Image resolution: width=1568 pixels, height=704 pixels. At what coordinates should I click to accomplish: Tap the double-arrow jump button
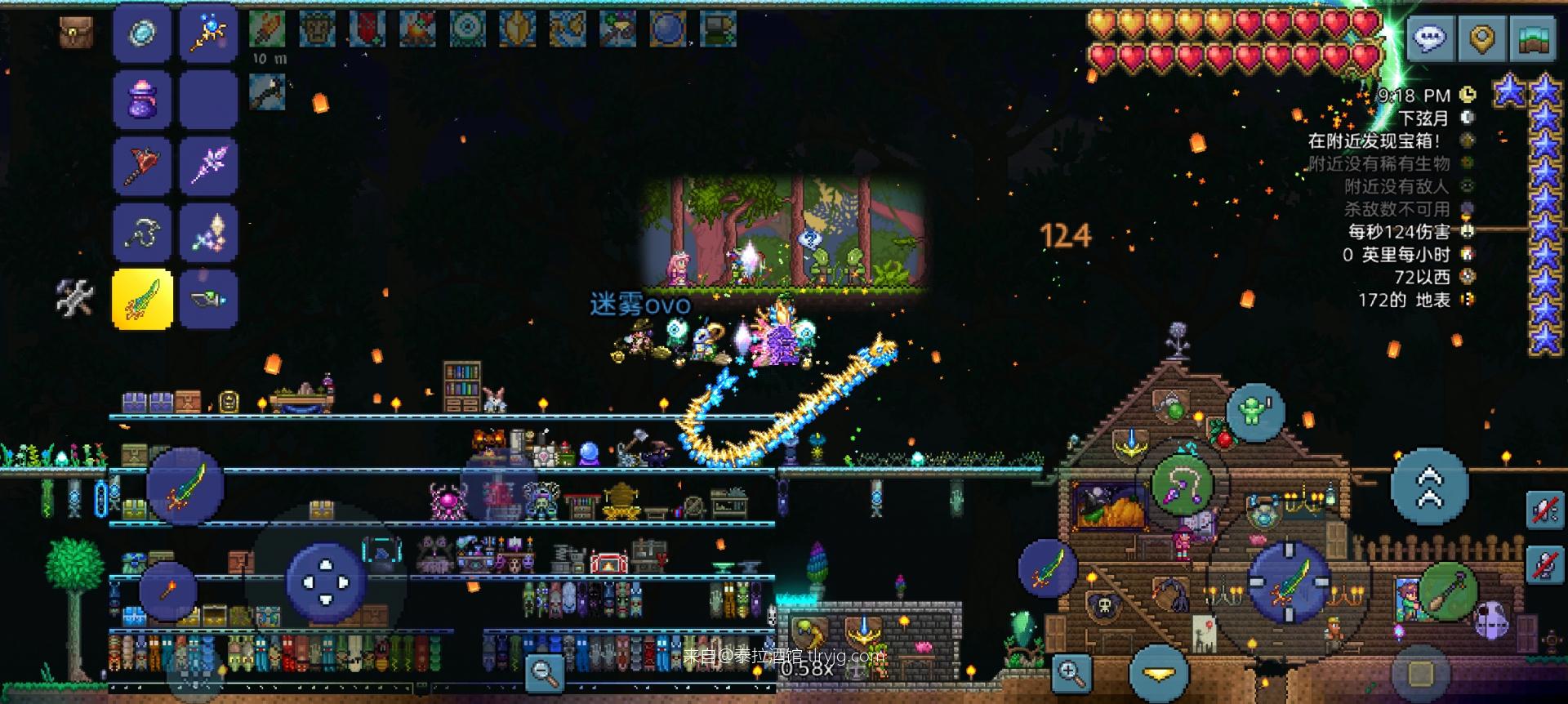1429,487
